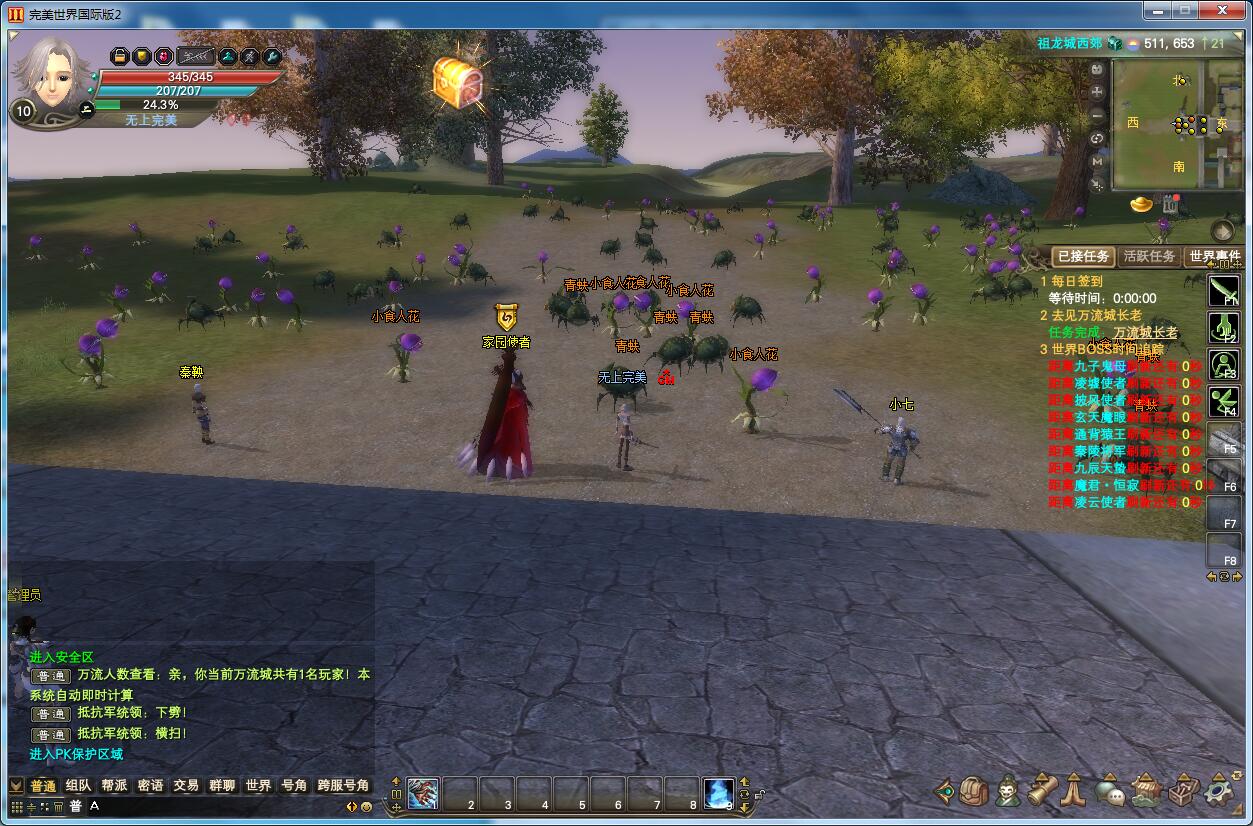
Task: Activate the skill in hotbar slot 1
Action: pos(423,793)
